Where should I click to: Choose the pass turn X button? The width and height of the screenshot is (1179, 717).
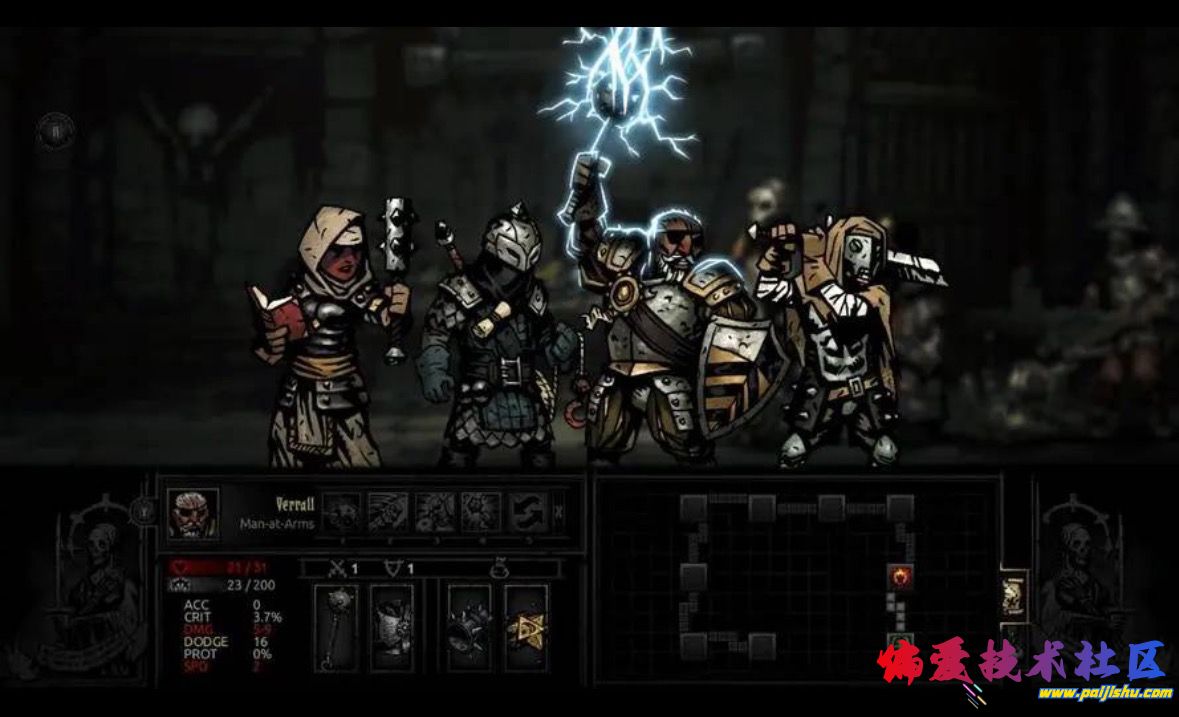pyautogui.click(x=559, y=513)
